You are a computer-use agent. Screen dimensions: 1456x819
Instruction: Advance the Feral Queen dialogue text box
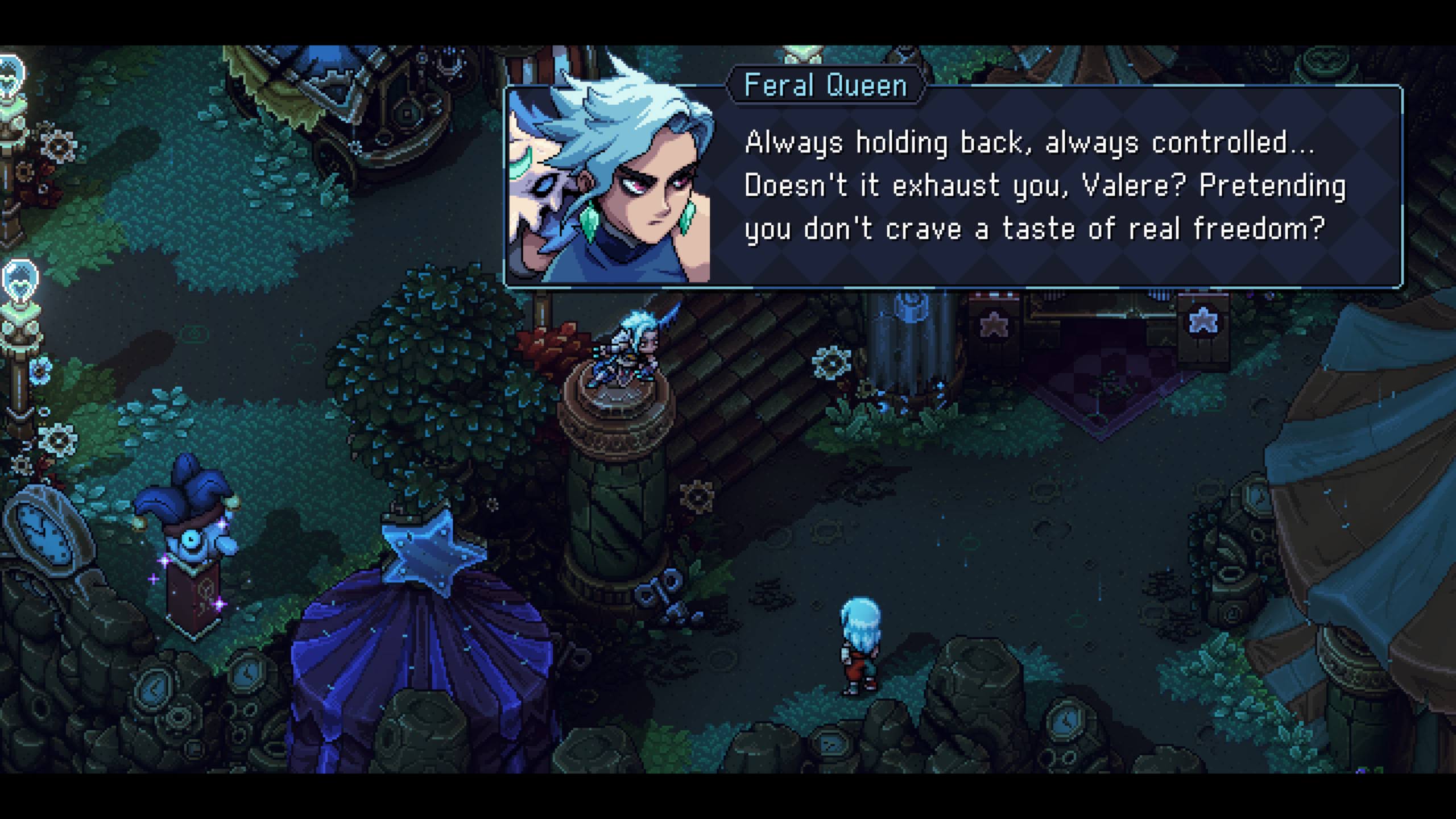click(1044, 187)
